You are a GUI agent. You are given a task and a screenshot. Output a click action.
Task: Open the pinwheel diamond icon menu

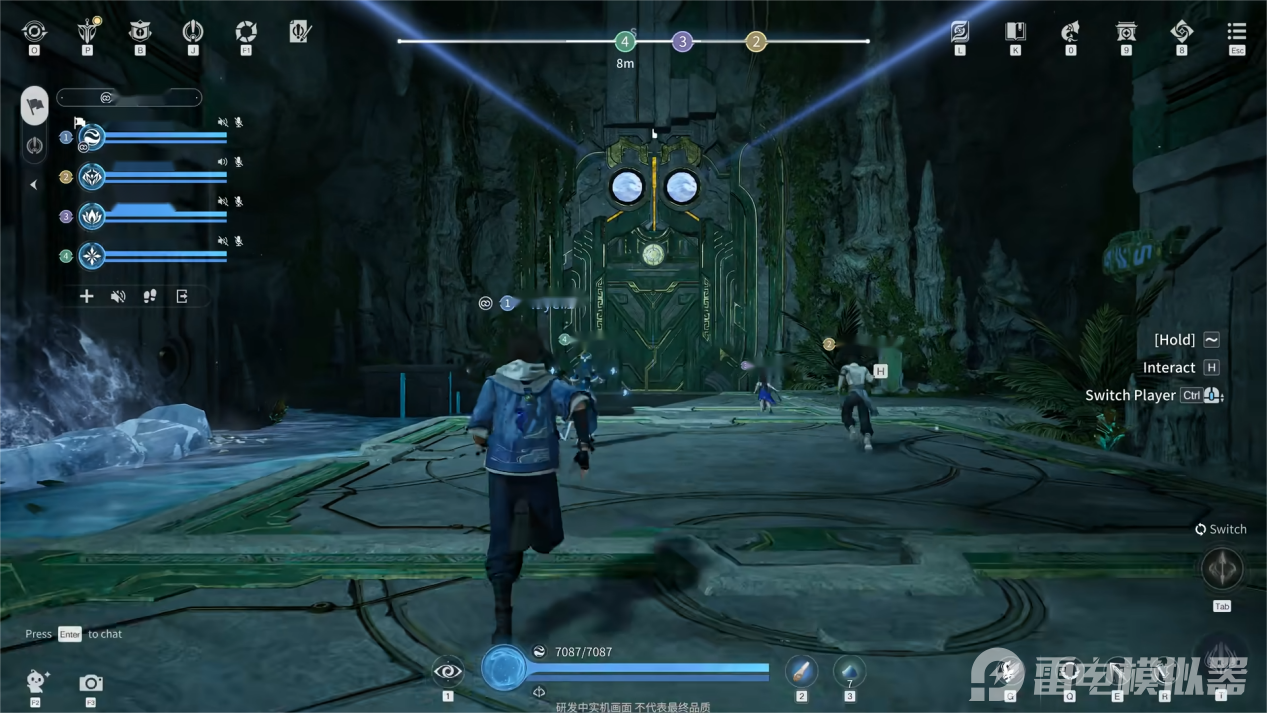[x=1181, y=32]
